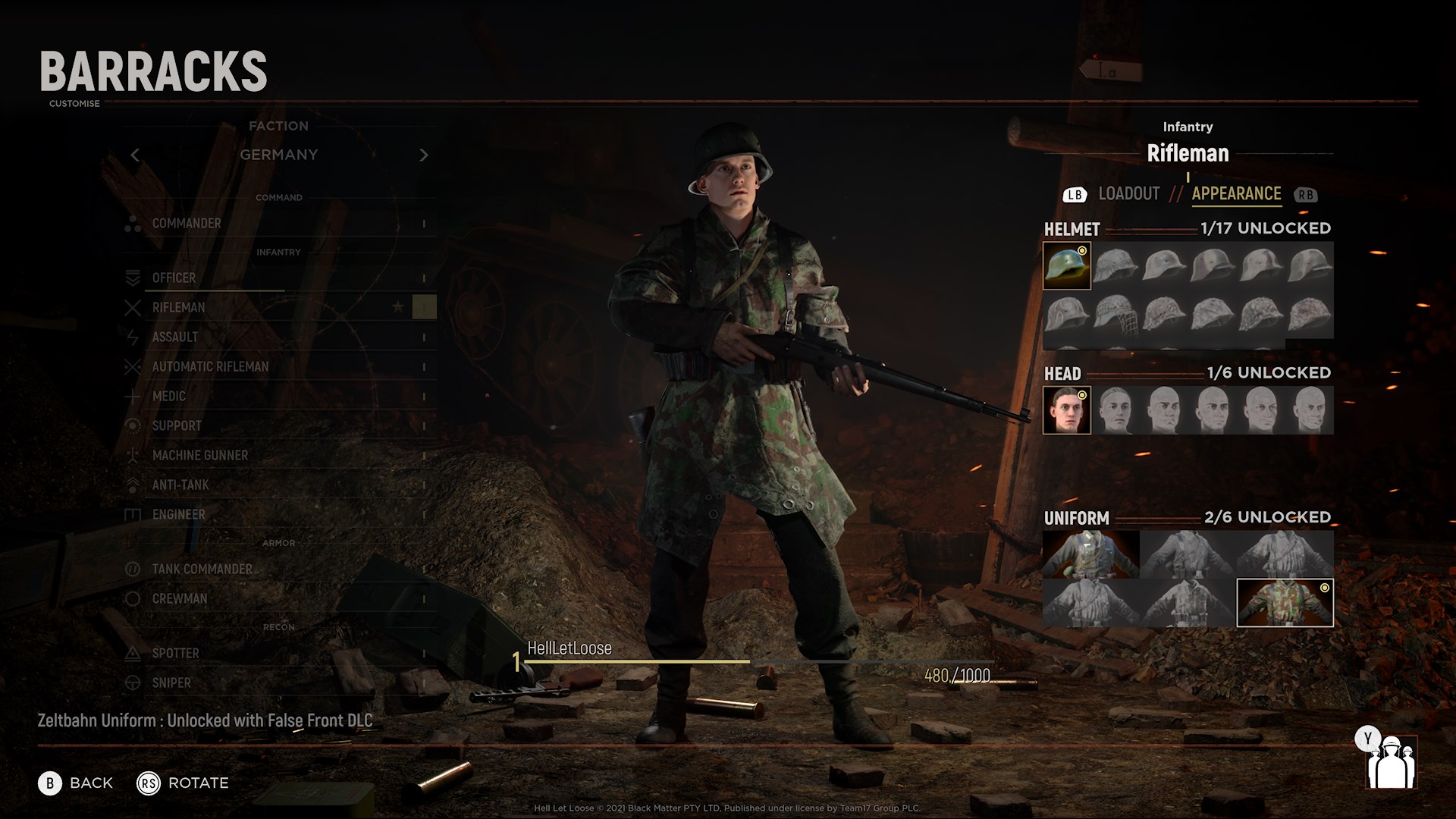Switch to the next faction arrow
The height and width of the screenshot is (819, 1456).
[424, 155]
